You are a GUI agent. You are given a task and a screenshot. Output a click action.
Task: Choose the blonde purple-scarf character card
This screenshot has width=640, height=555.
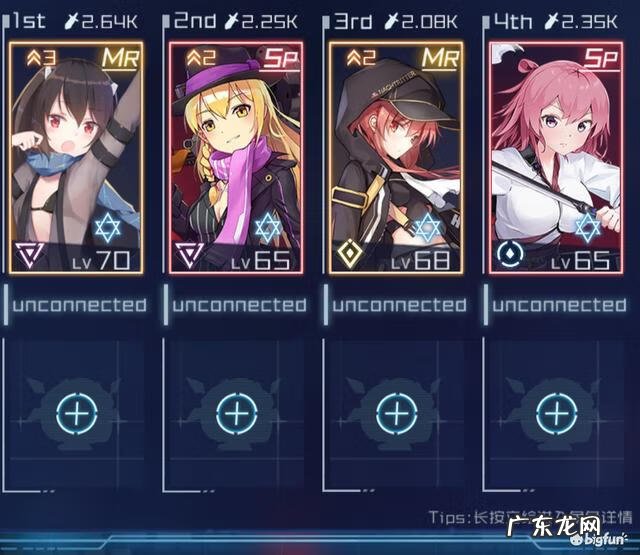(236, 157)
